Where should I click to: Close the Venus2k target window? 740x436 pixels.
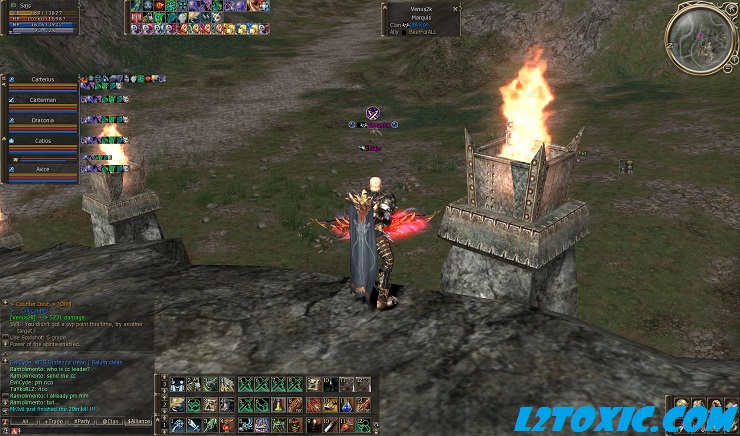456,8
